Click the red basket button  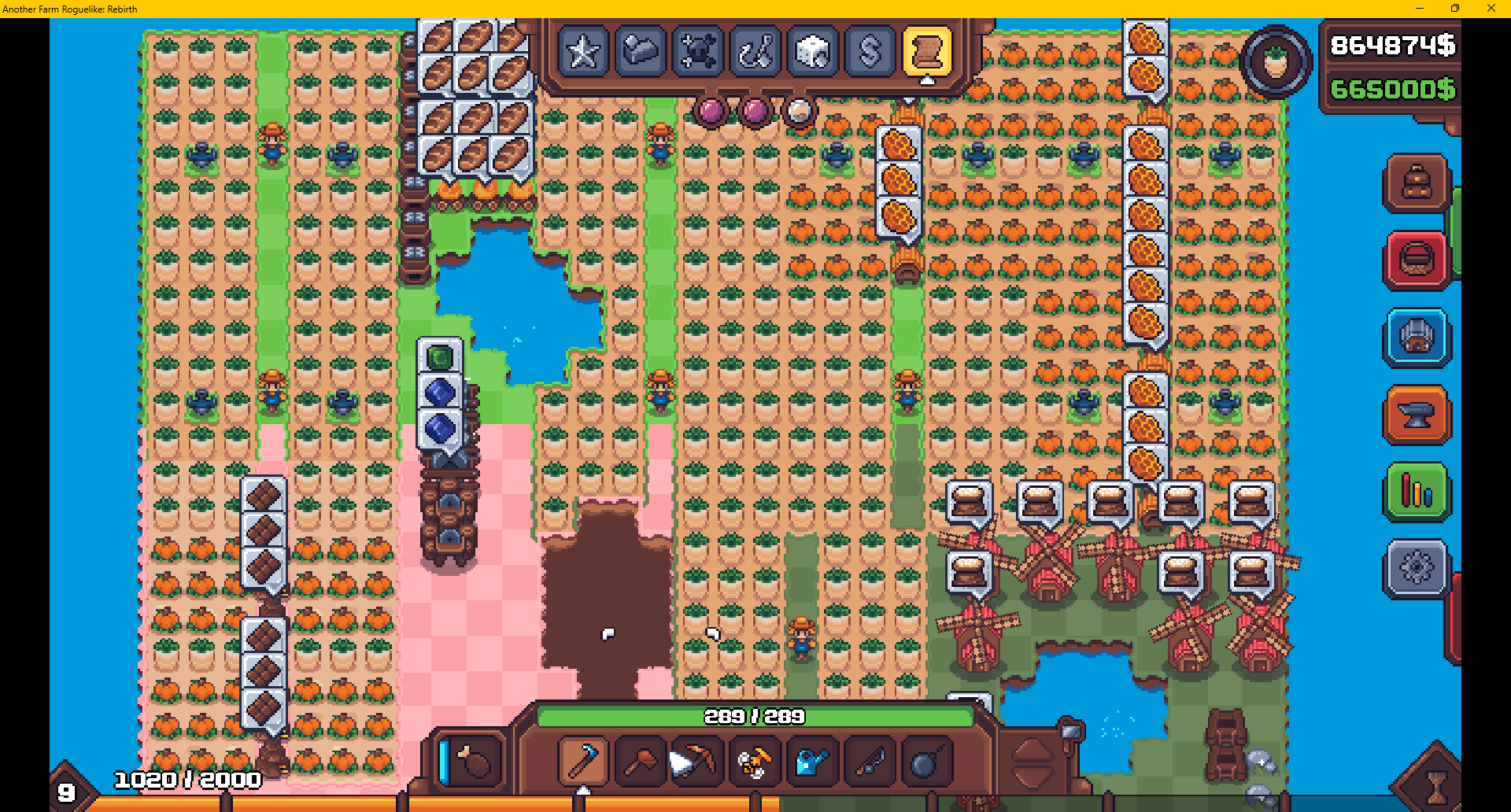(x=1417, y=260)
